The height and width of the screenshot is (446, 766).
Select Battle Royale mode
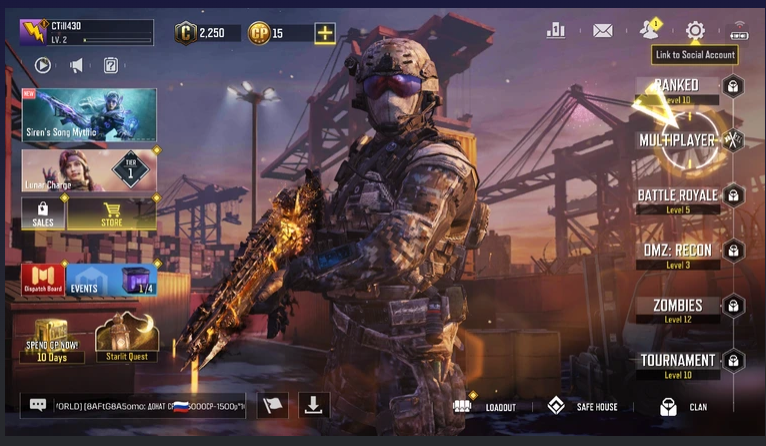tap(677, 196)
